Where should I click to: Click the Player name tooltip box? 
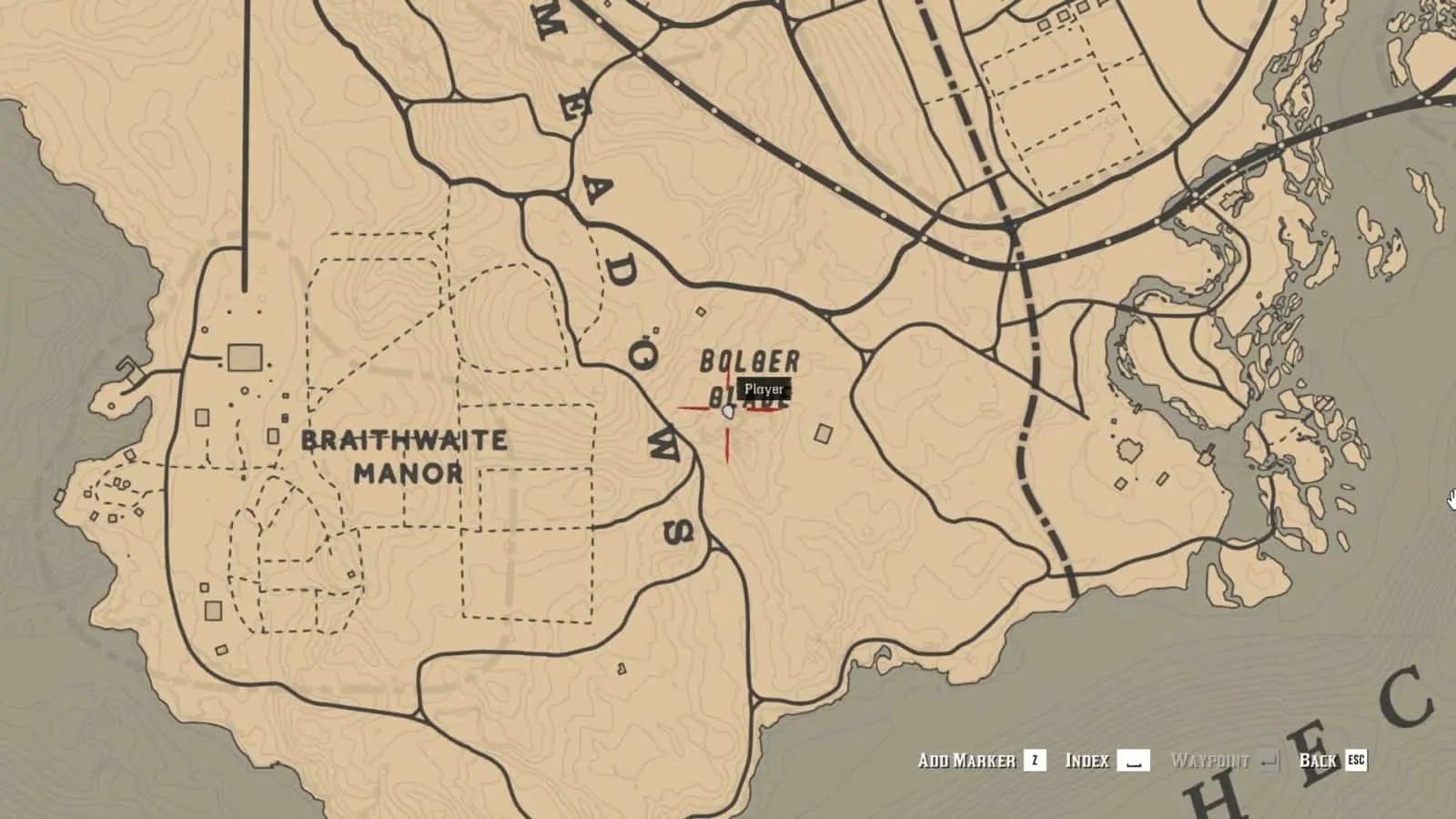763,390
